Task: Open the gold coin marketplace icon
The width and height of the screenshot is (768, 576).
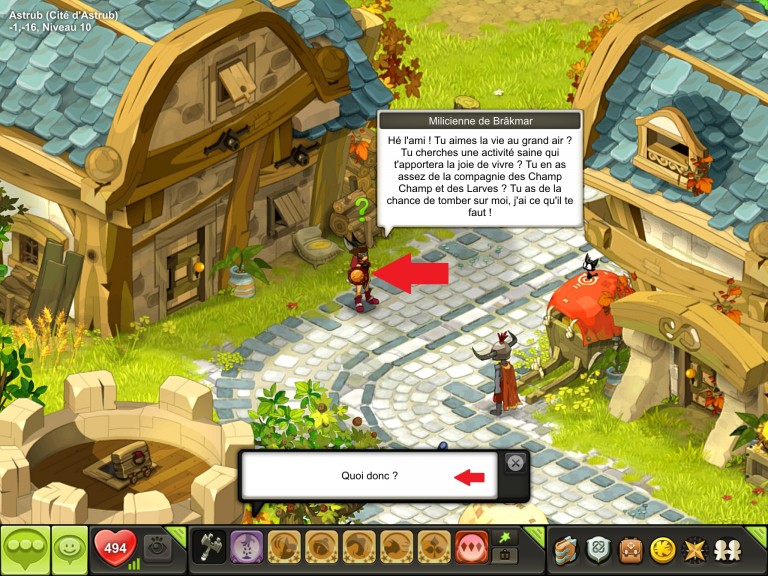Action: point(661,549)
